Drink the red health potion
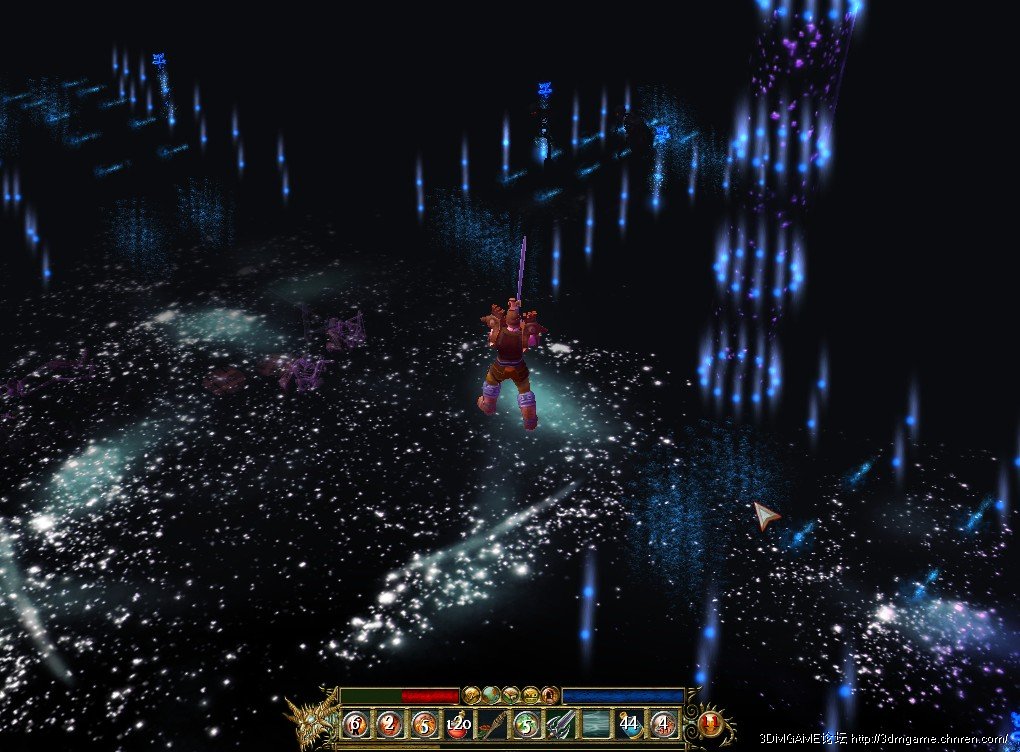 point(458,723)
